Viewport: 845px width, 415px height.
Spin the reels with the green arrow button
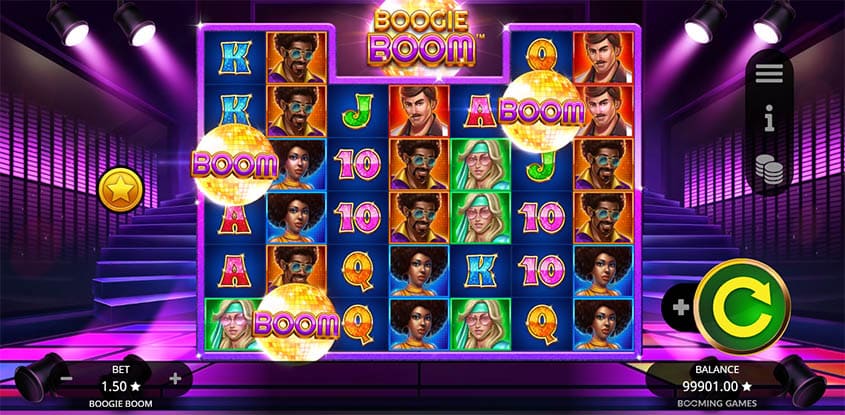point(742,304)
